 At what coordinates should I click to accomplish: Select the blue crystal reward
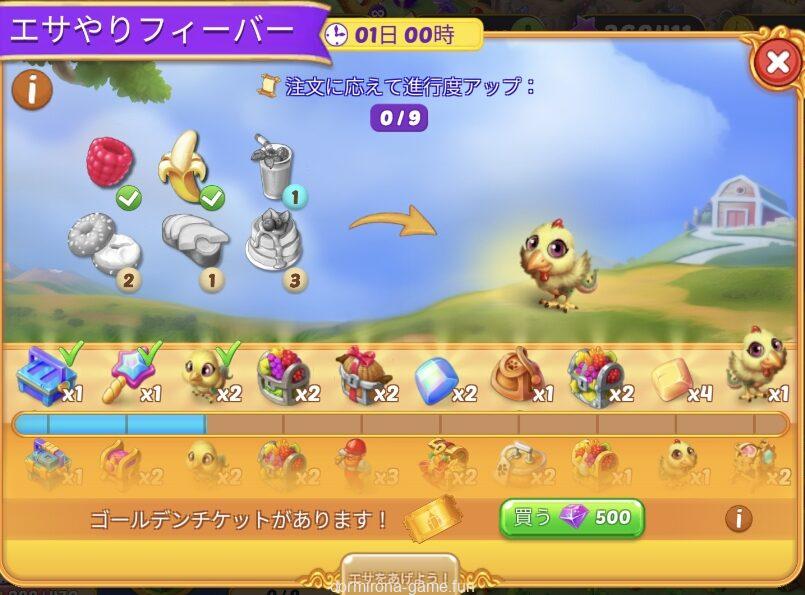(x=436, y=380)
